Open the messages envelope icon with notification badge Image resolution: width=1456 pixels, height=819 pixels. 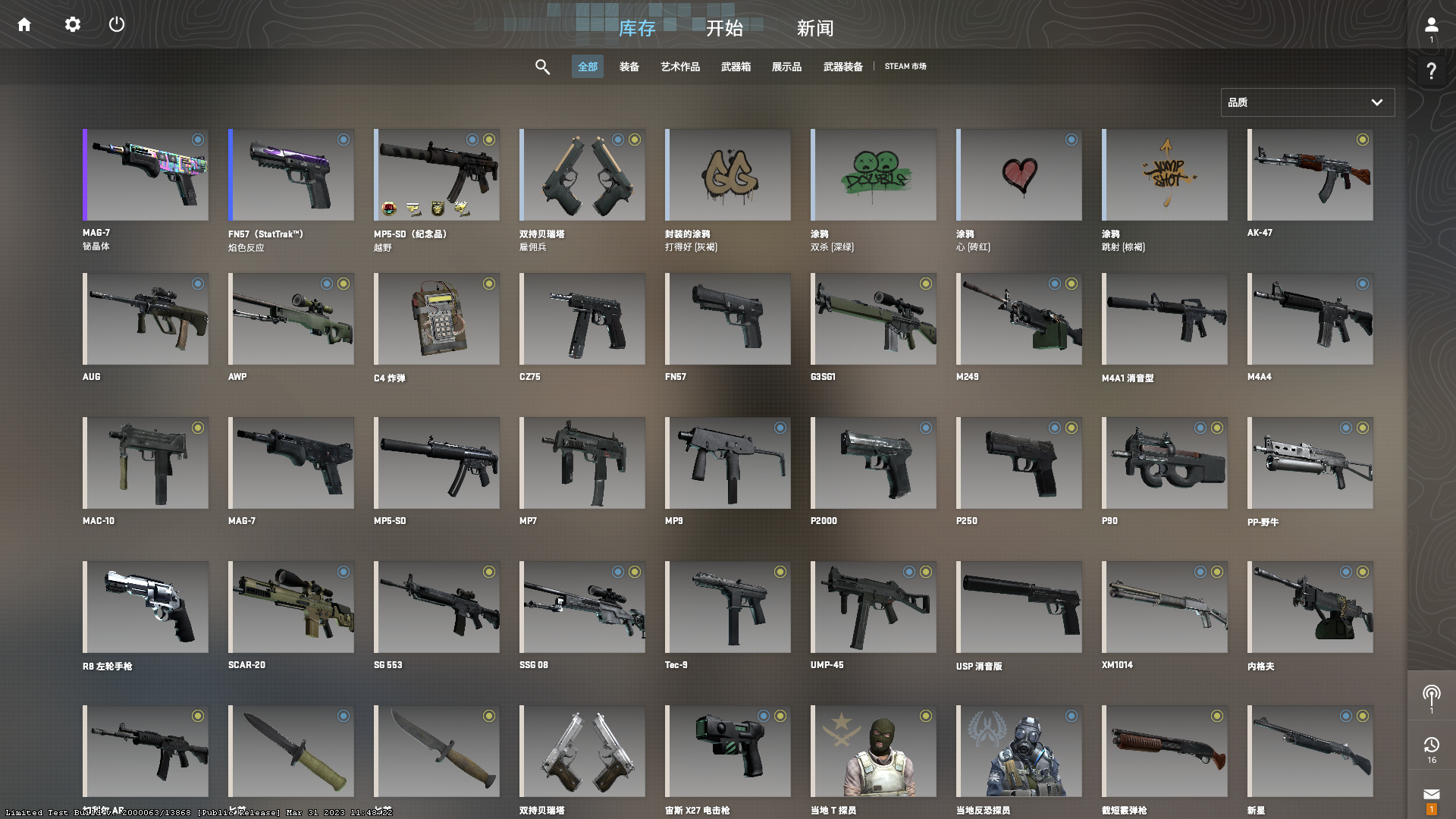1432,792
